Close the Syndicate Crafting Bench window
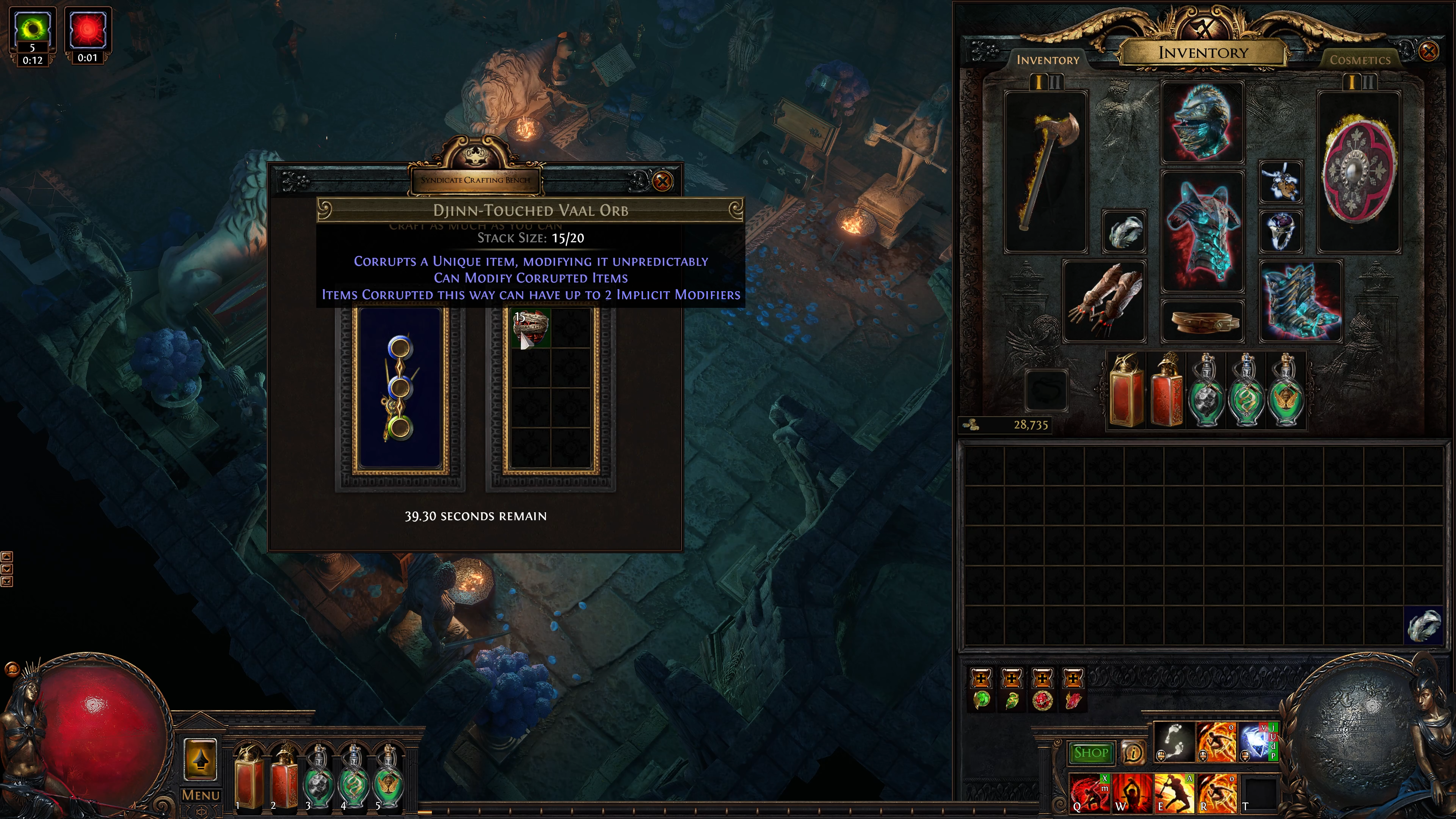The height and width of the screenshot is (819, 1456). (x=662, y=182)
